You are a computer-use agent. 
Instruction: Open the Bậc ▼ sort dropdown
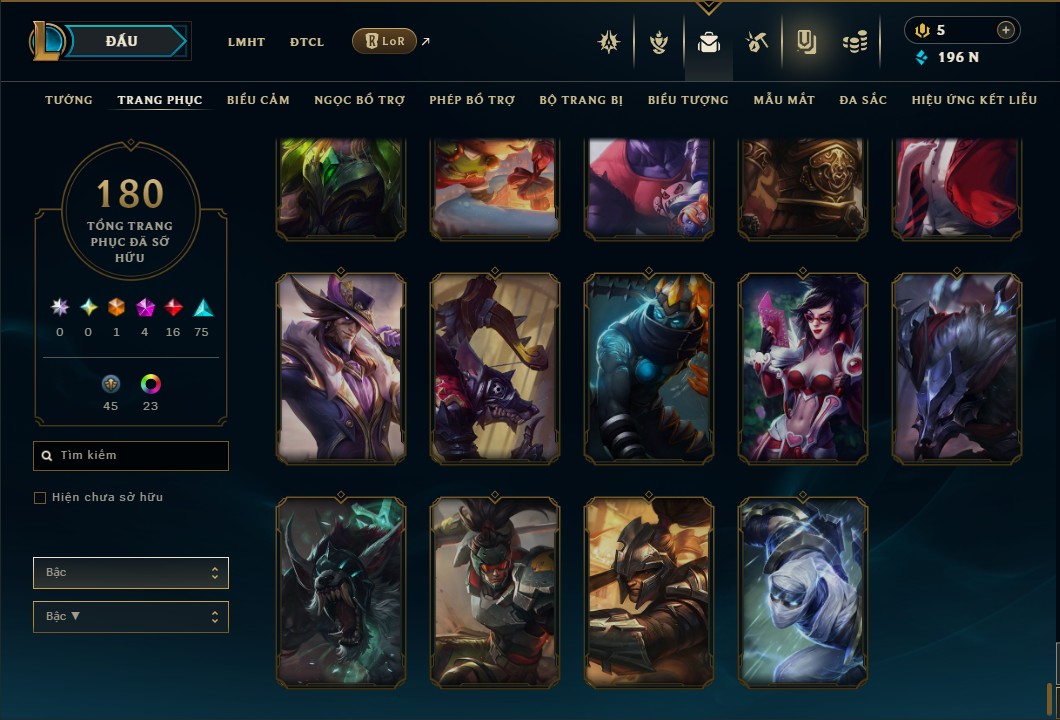[131, 617]
